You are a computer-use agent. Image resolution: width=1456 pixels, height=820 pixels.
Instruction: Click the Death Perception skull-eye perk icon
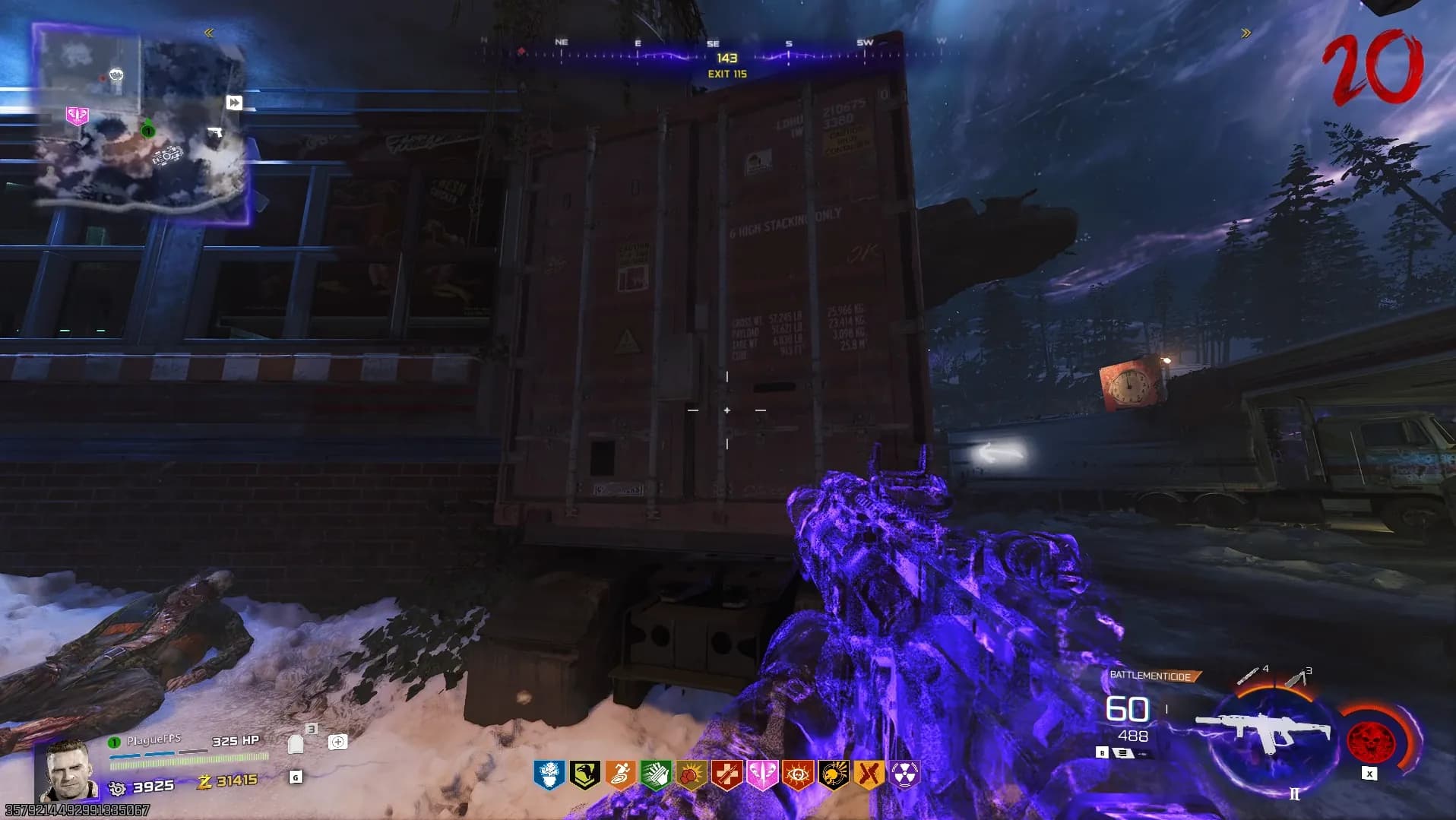pos(798,774)
